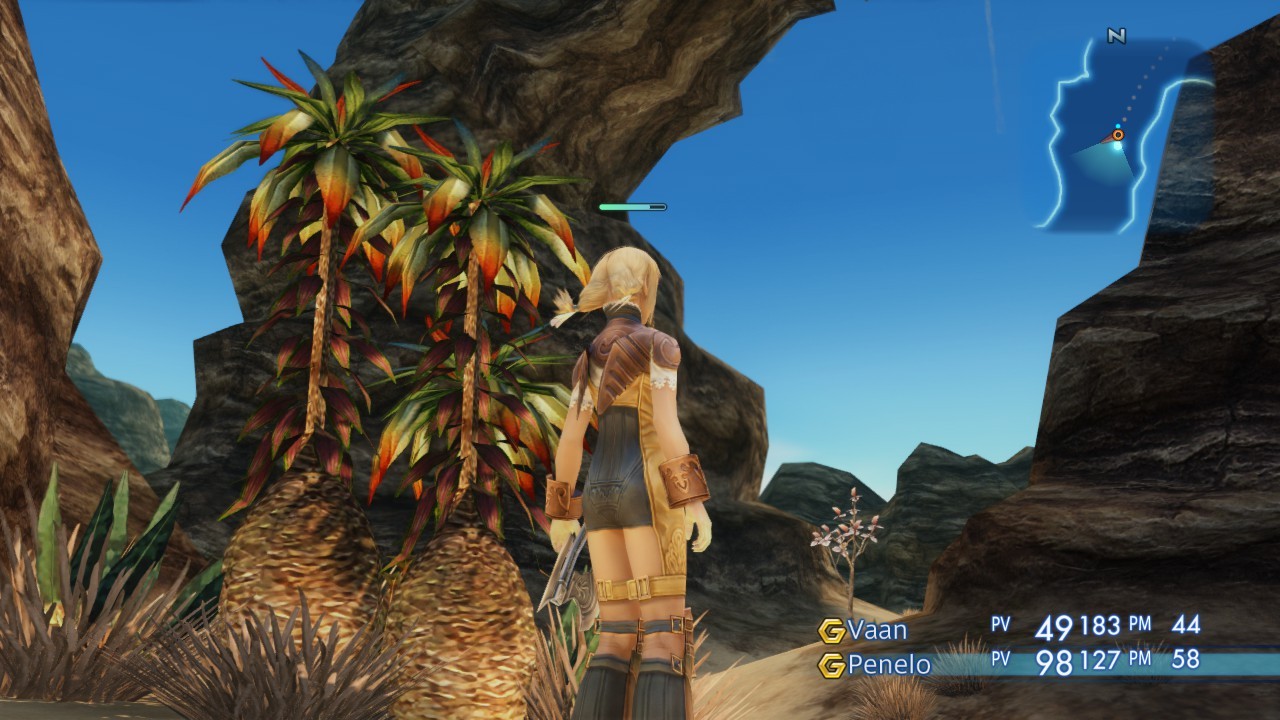
Task: Click the gambit icon beside Vaan
Action: coord(831,631)
